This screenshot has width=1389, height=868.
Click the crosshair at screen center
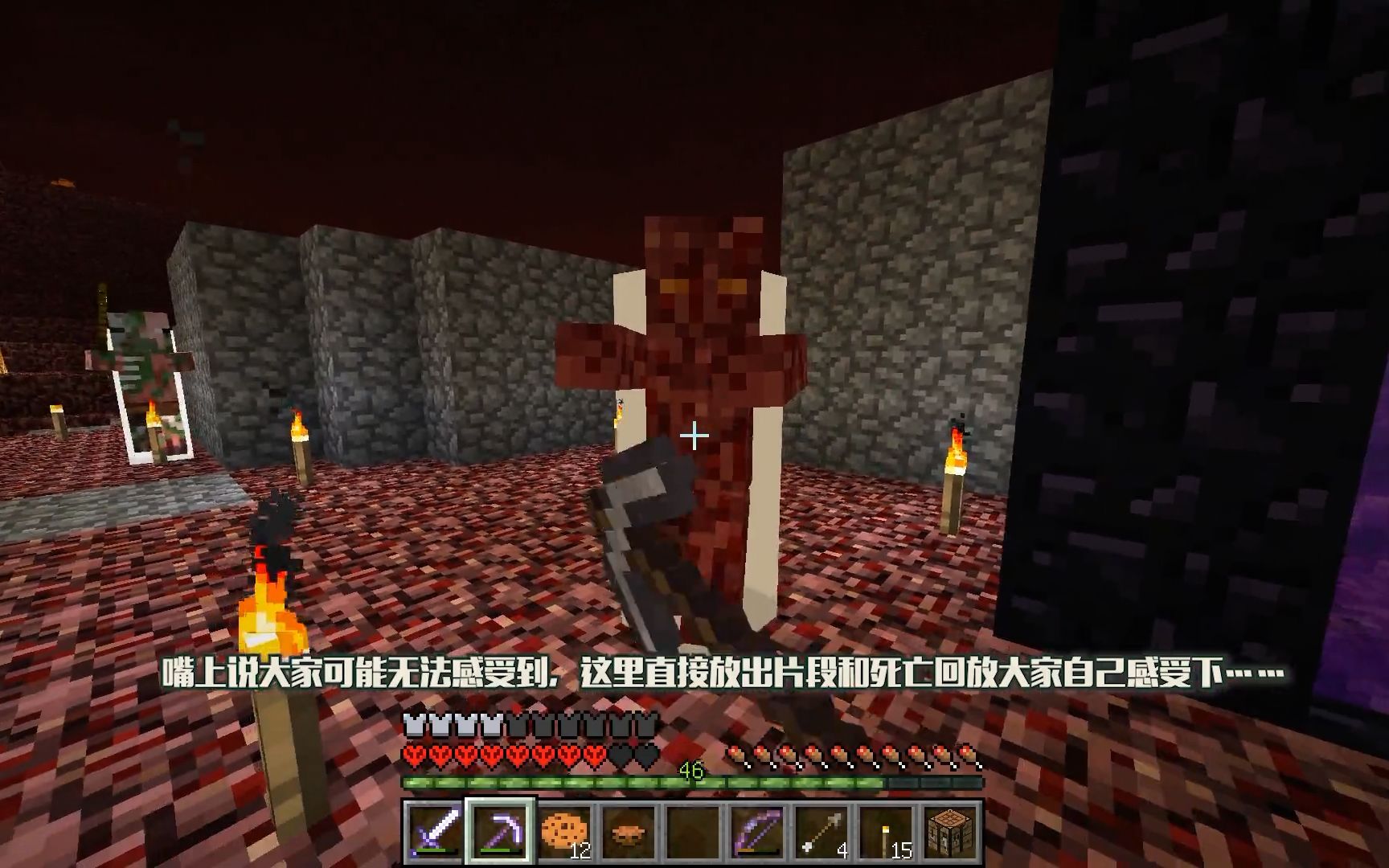click(694, 436)
